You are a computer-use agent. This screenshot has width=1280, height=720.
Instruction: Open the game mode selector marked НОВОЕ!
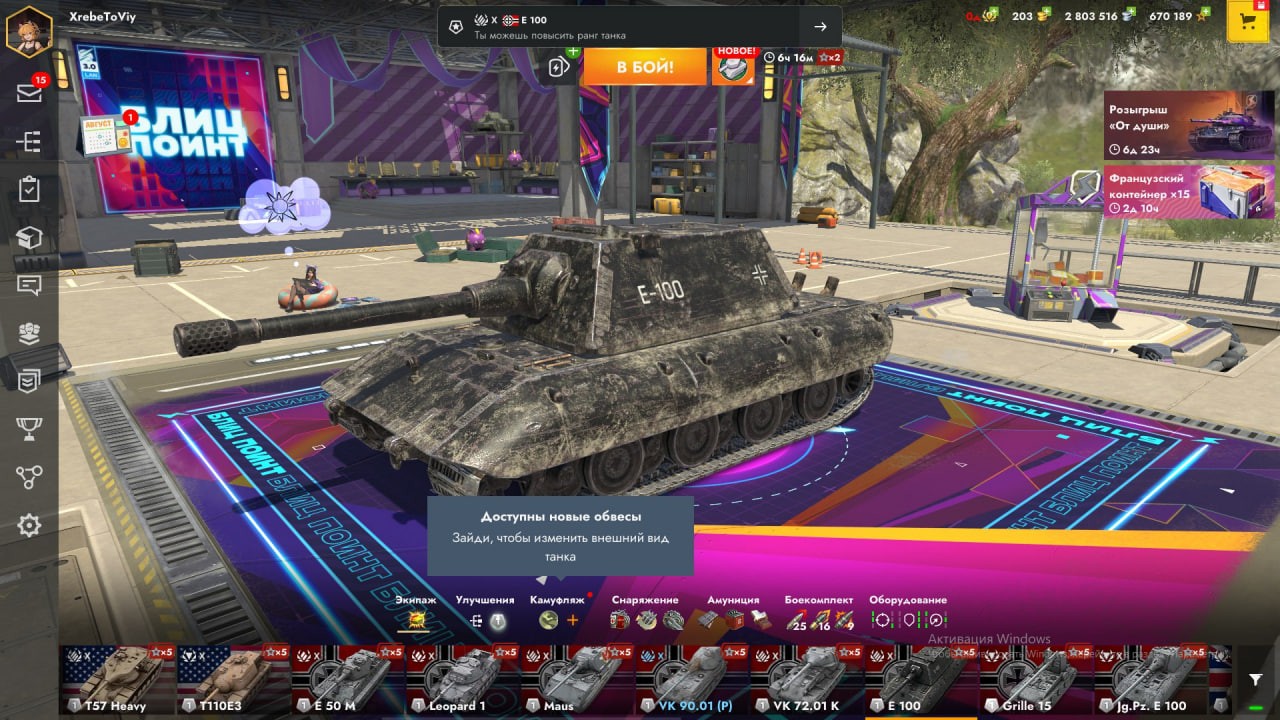pos(733,67)
